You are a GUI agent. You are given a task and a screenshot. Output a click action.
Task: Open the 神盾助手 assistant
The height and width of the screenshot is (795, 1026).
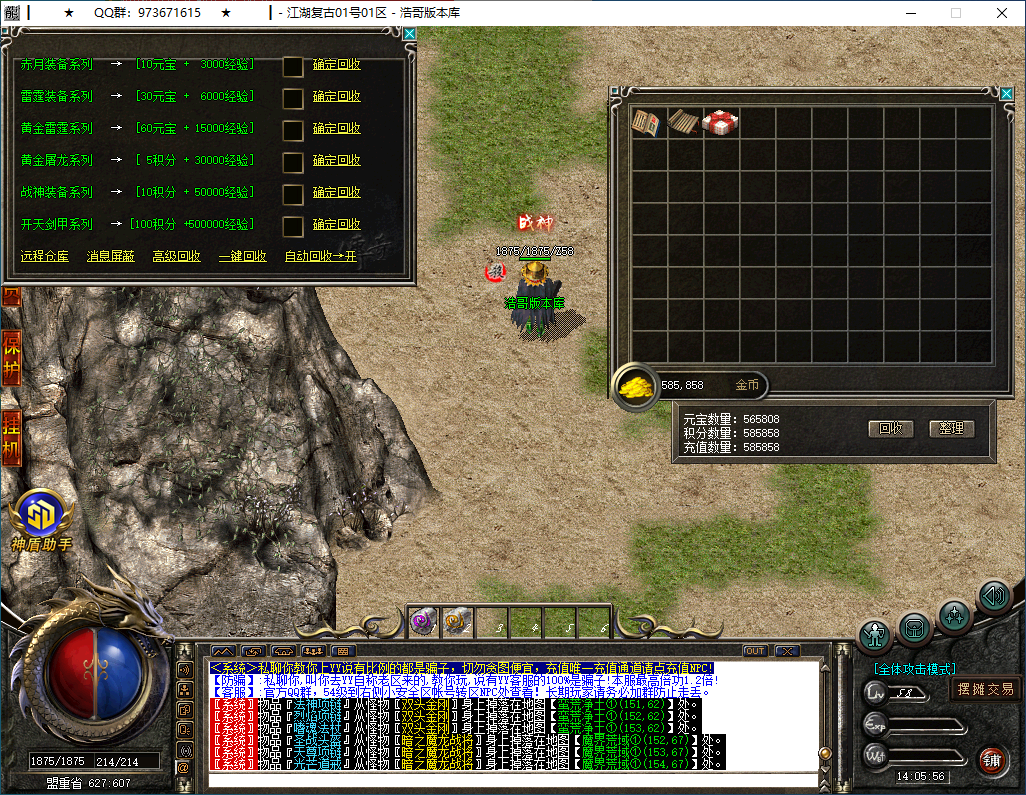pyautogui.click(x=41, y=515)
